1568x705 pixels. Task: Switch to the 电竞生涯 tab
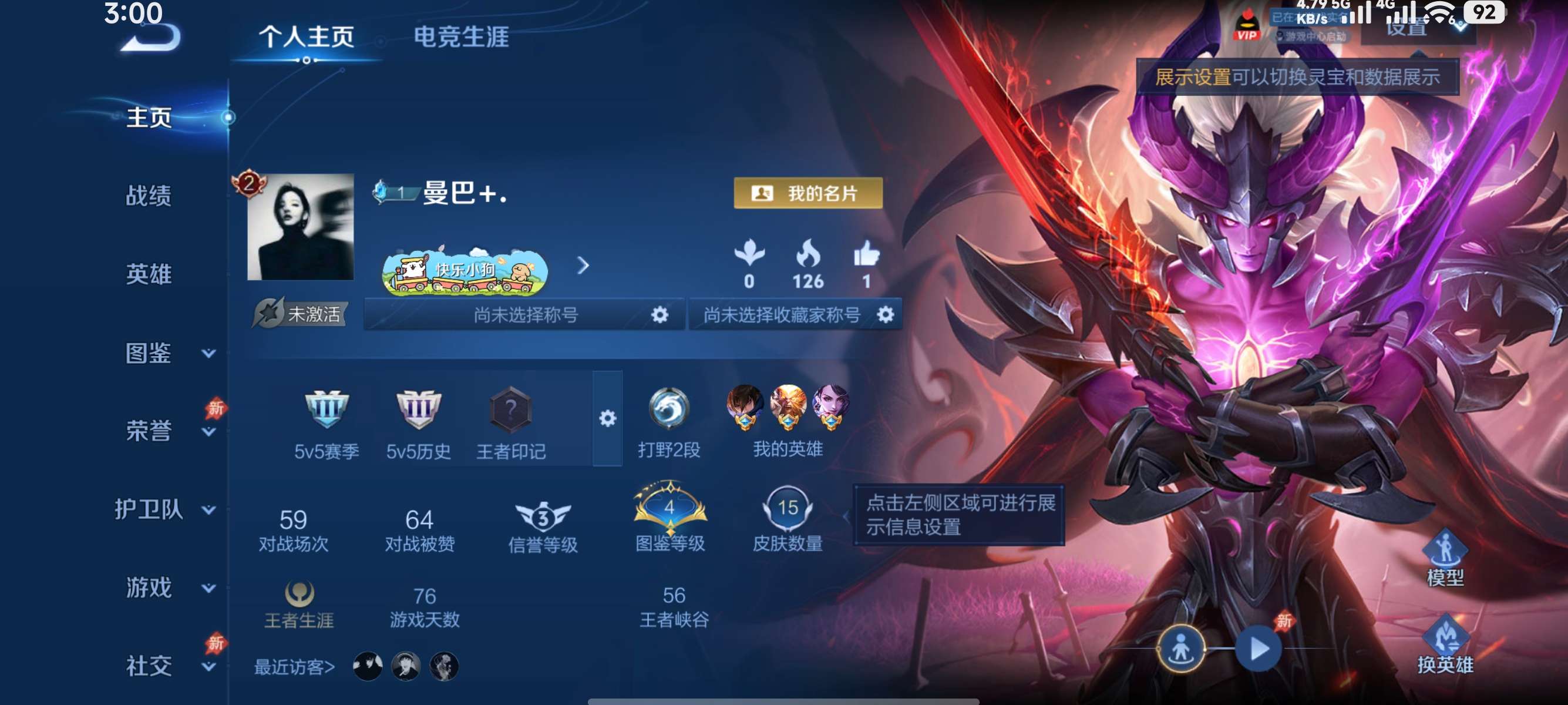pyautogui.click(x=464, y=36)
